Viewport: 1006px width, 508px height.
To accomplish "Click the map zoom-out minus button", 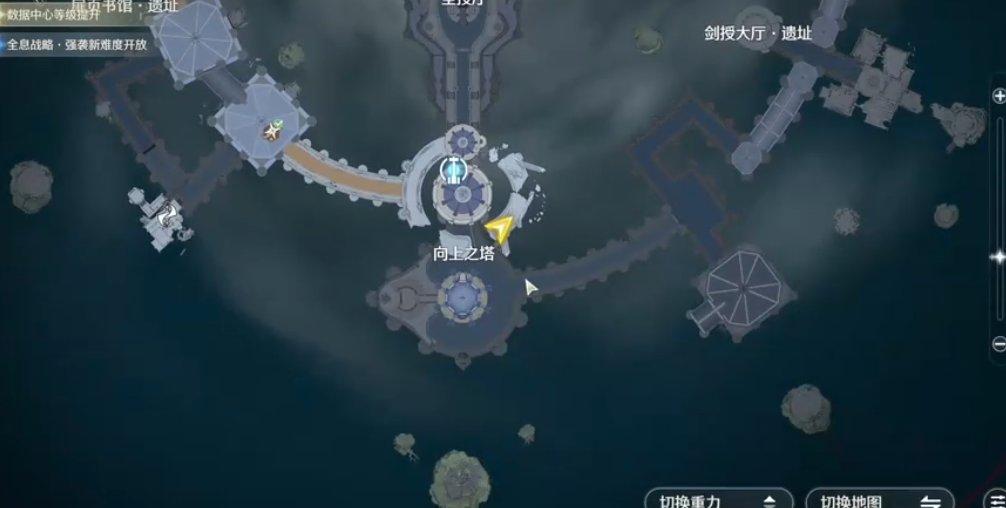I will pos(998,344).
